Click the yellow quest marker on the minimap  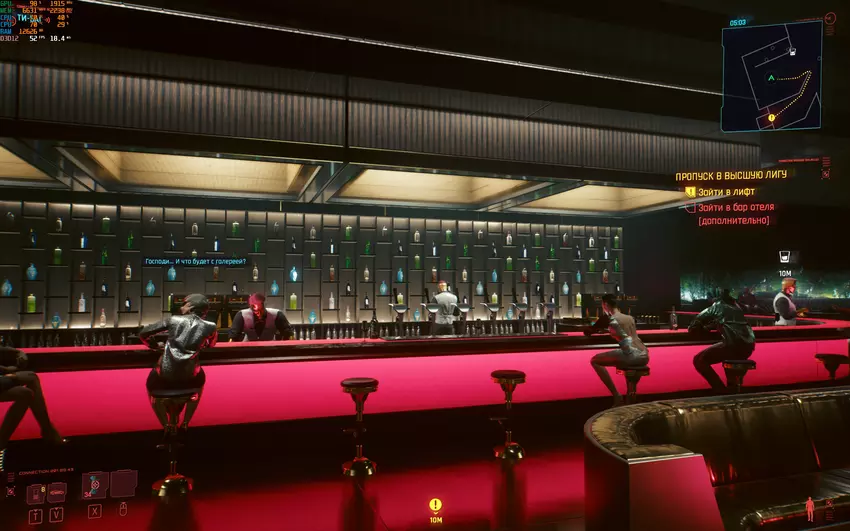click(771, 118)
